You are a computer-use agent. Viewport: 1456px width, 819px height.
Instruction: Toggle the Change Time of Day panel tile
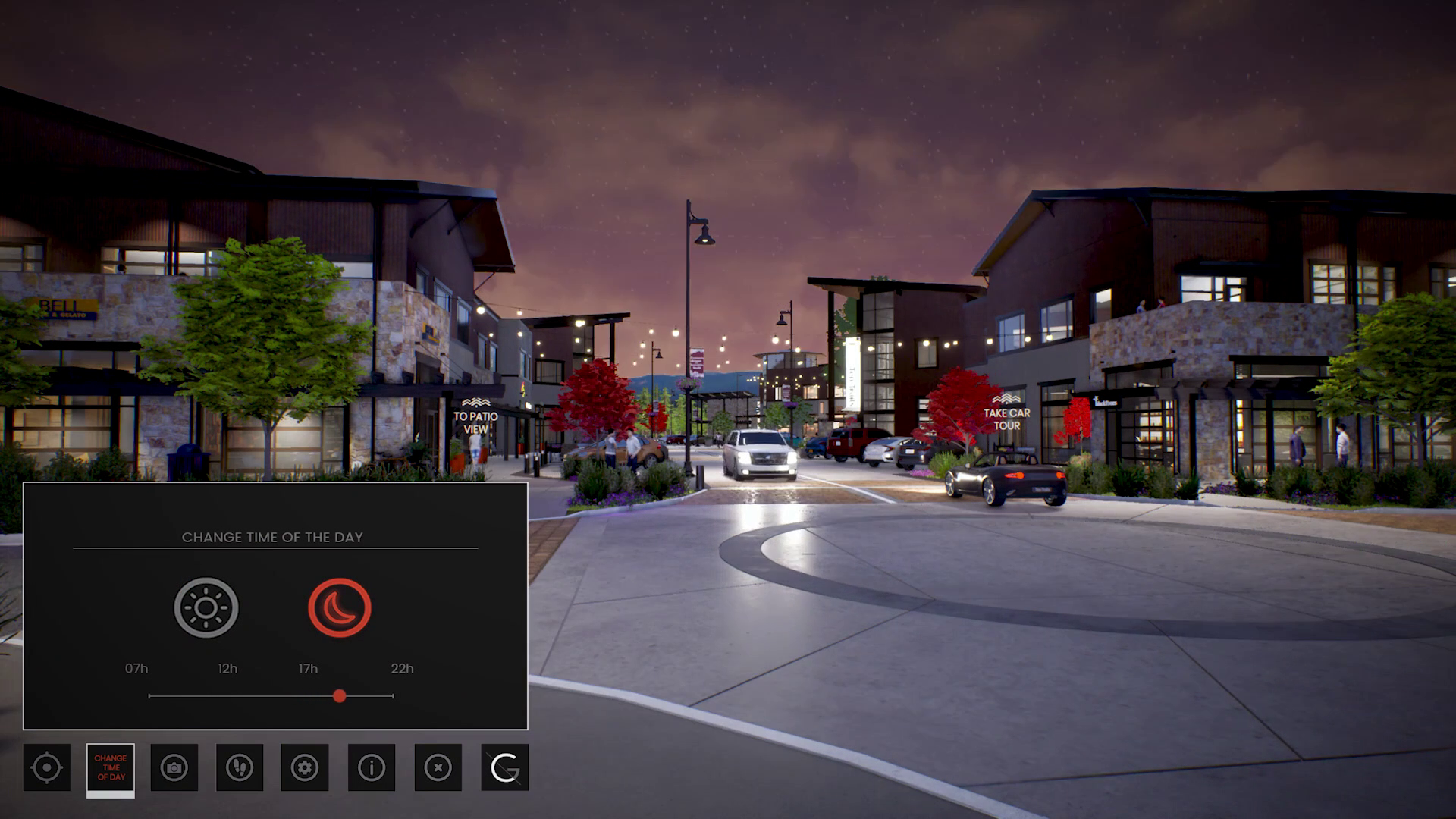111,768
